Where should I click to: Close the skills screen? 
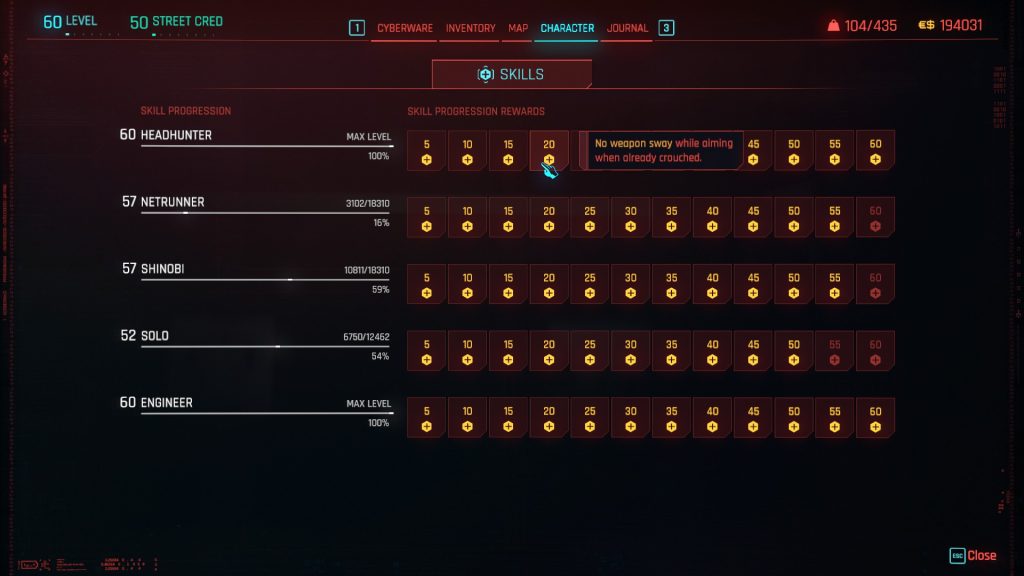973,555
